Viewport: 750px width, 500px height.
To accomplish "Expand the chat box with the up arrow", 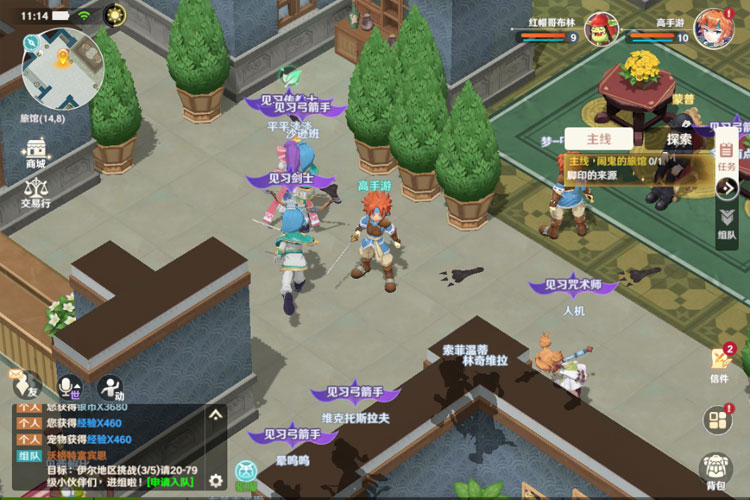I will click(x=215, y=414).
